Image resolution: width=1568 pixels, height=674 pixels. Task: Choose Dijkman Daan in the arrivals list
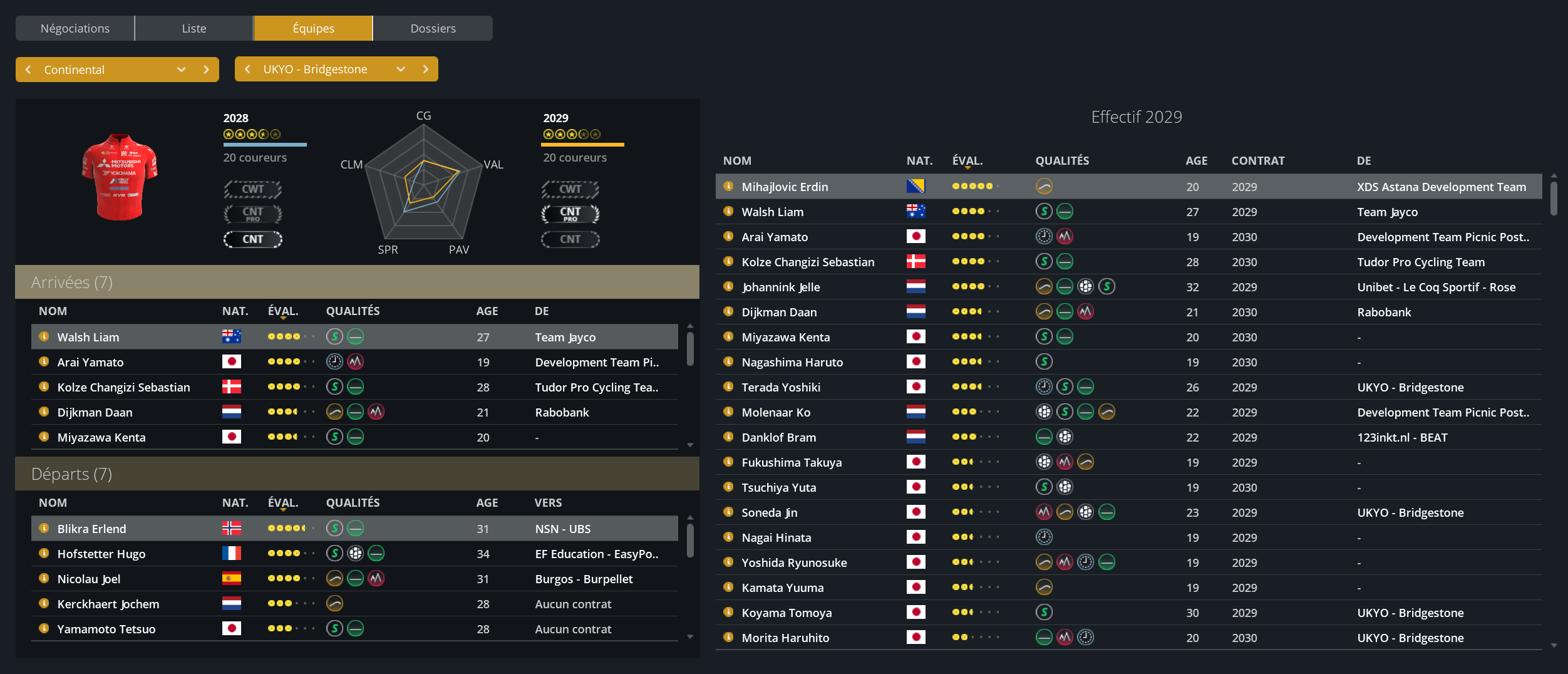click(x=95, y=412)
